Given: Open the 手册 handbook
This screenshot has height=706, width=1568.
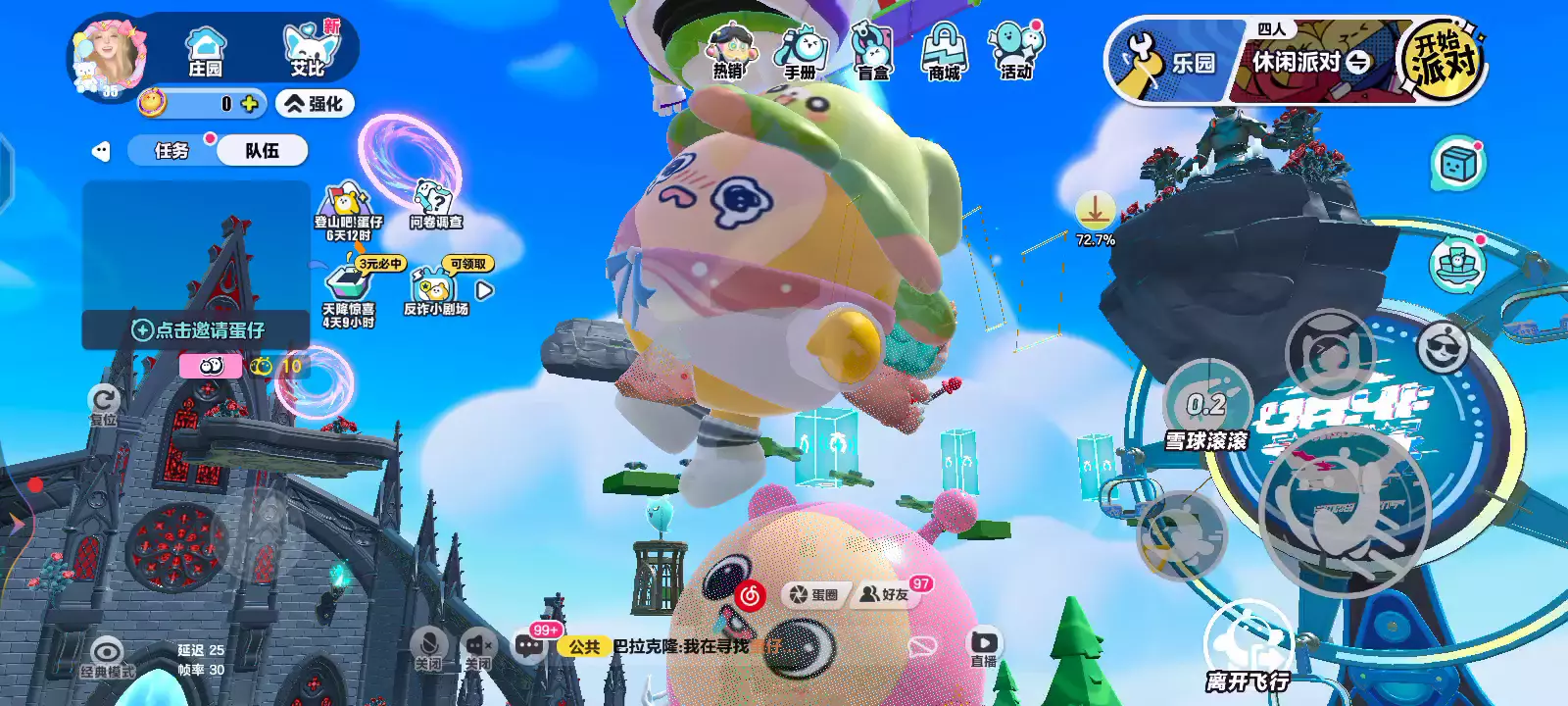Looking at the screenshot, I should coord(800,52).
